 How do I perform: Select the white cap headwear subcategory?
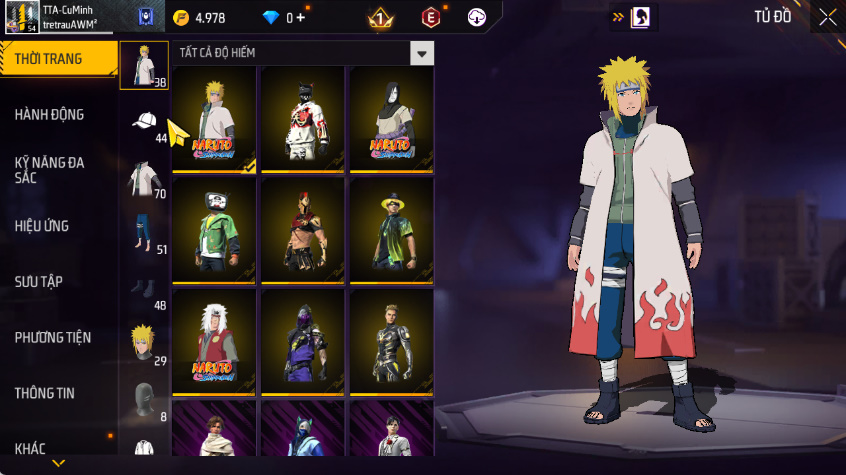point(145,122)
